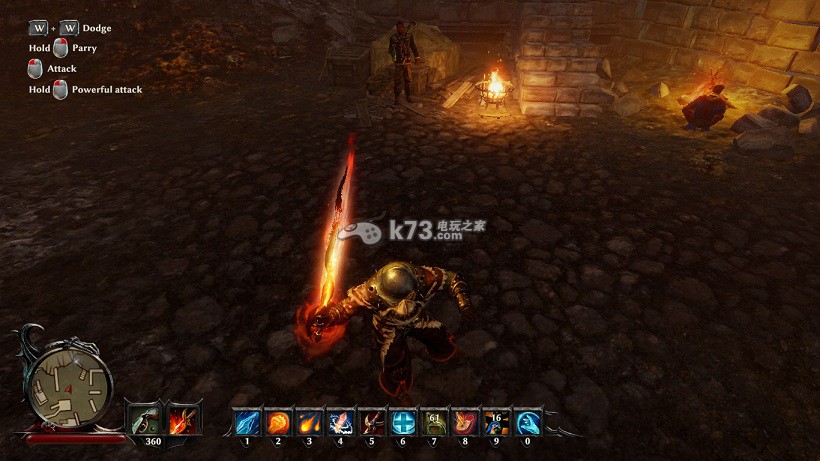Activate the blue blade skill in slot 1
This screenshot has width=820, height=461.
[x=247, y=422]
